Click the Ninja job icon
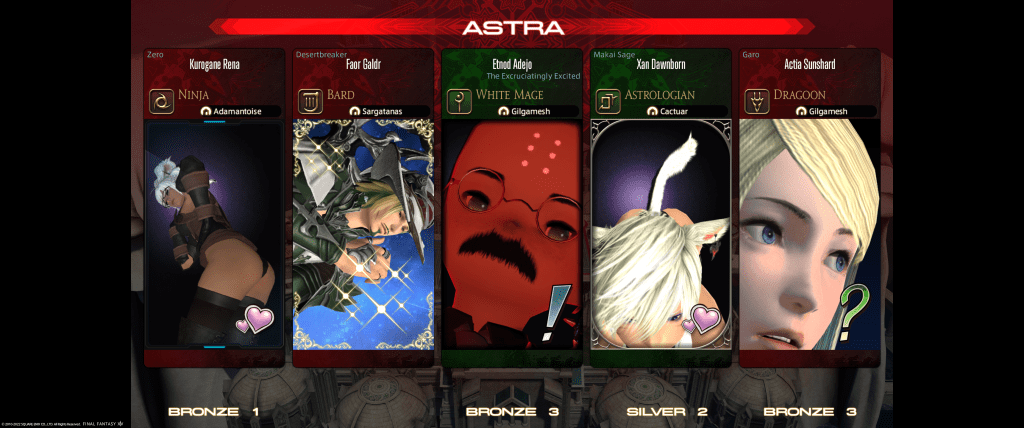 tap(161, 101)
